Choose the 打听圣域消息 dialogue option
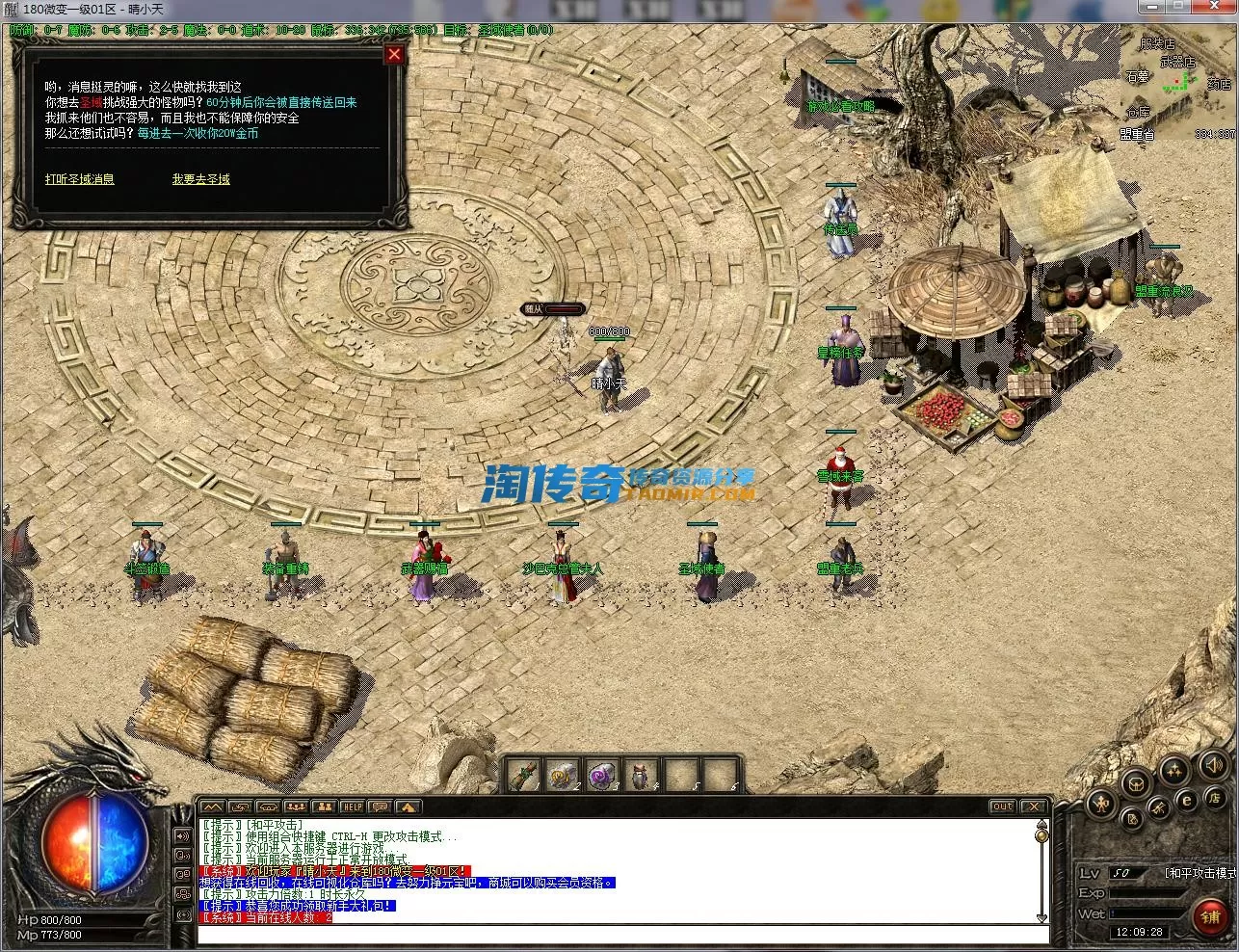Viewport: 1239px width, 952px height. 79,179
